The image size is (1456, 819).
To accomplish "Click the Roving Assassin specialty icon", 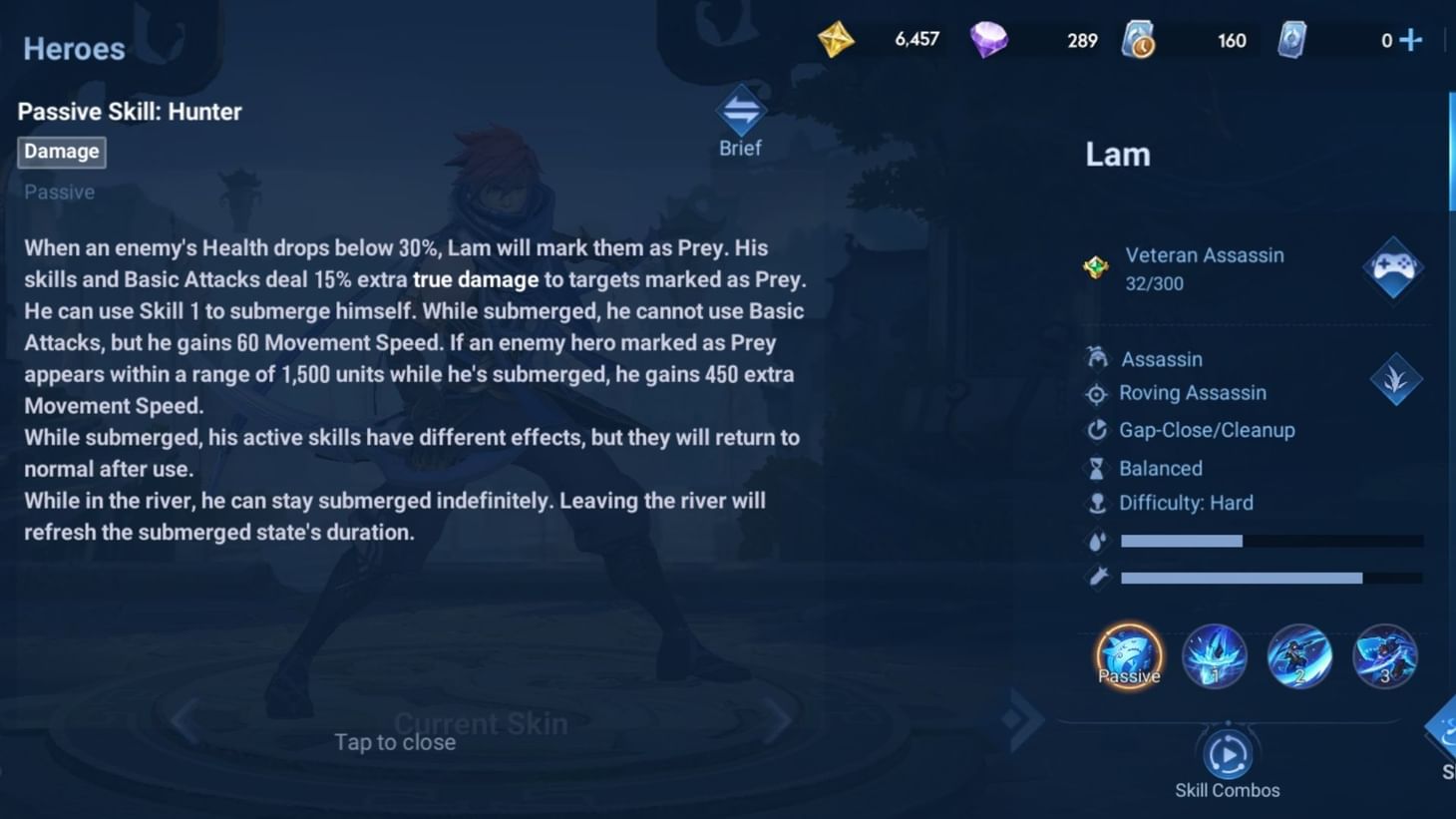I will 1098,394.
